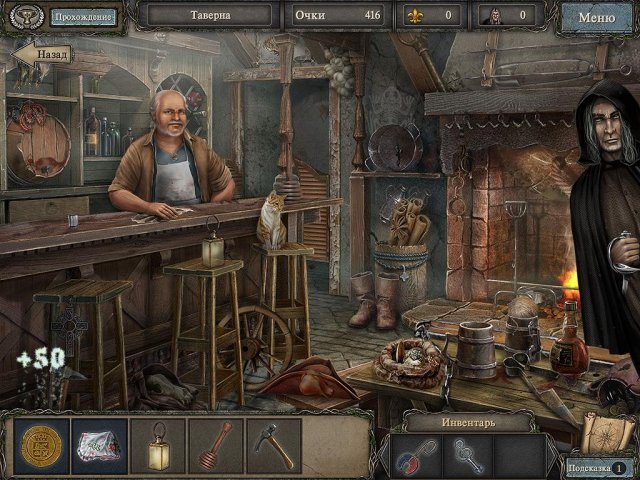640x480 pixels.
Task: Open the Меню button
Action: (596, 16)
